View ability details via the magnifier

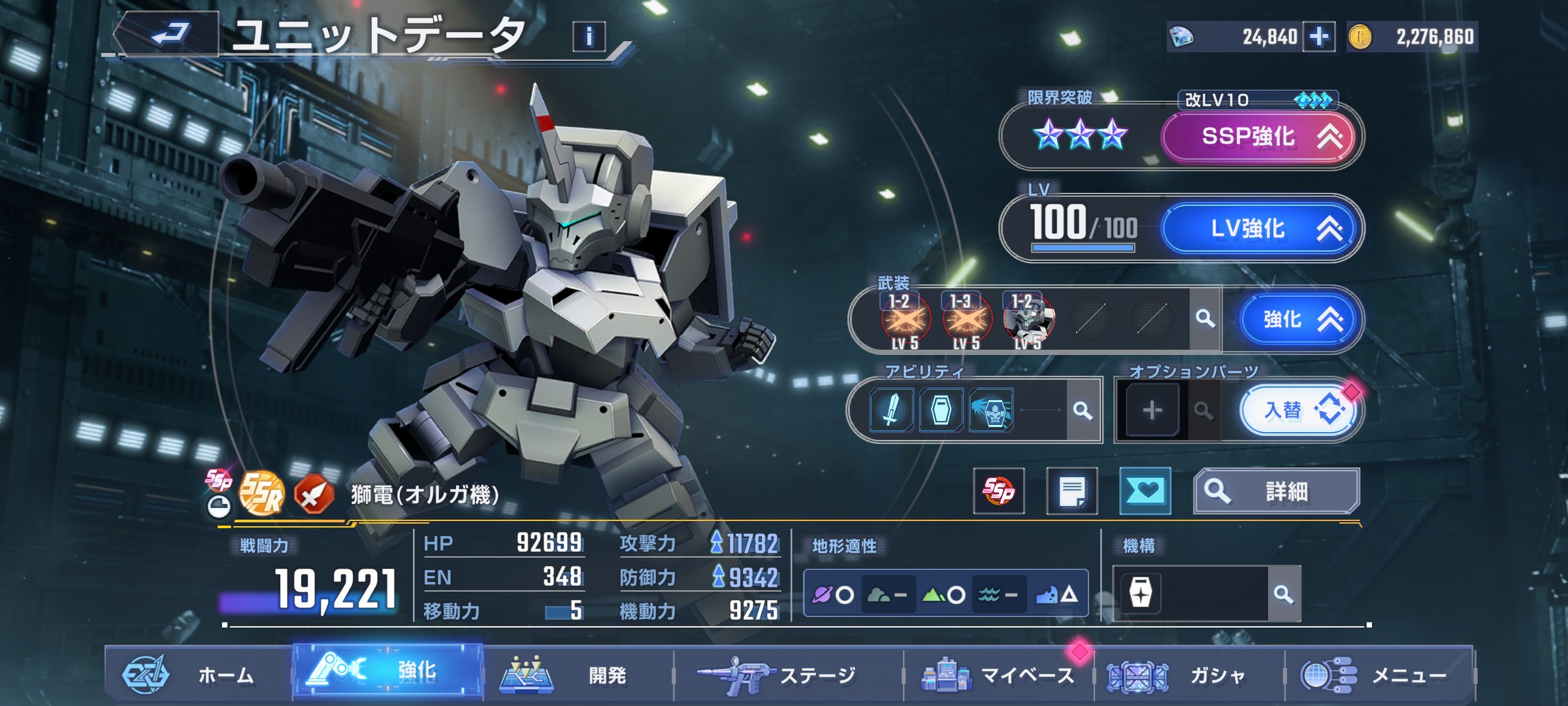click(x=1083, y=411)
